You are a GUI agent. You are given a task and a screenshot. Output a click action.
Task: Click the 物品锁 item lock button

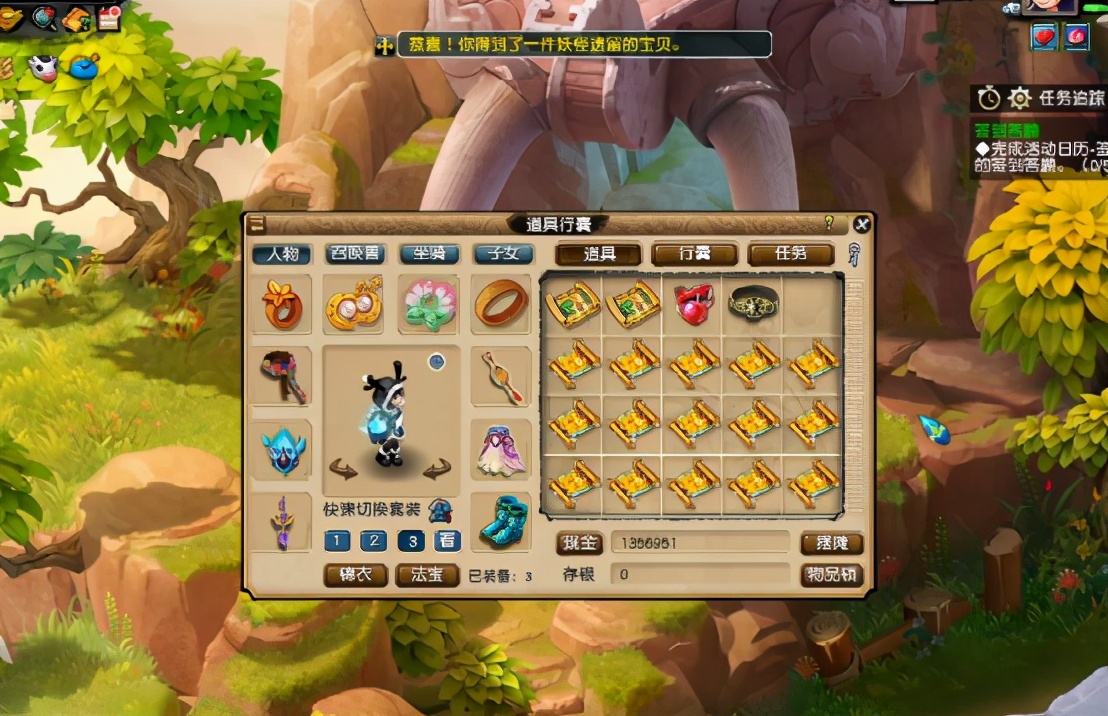click(831, 575)
